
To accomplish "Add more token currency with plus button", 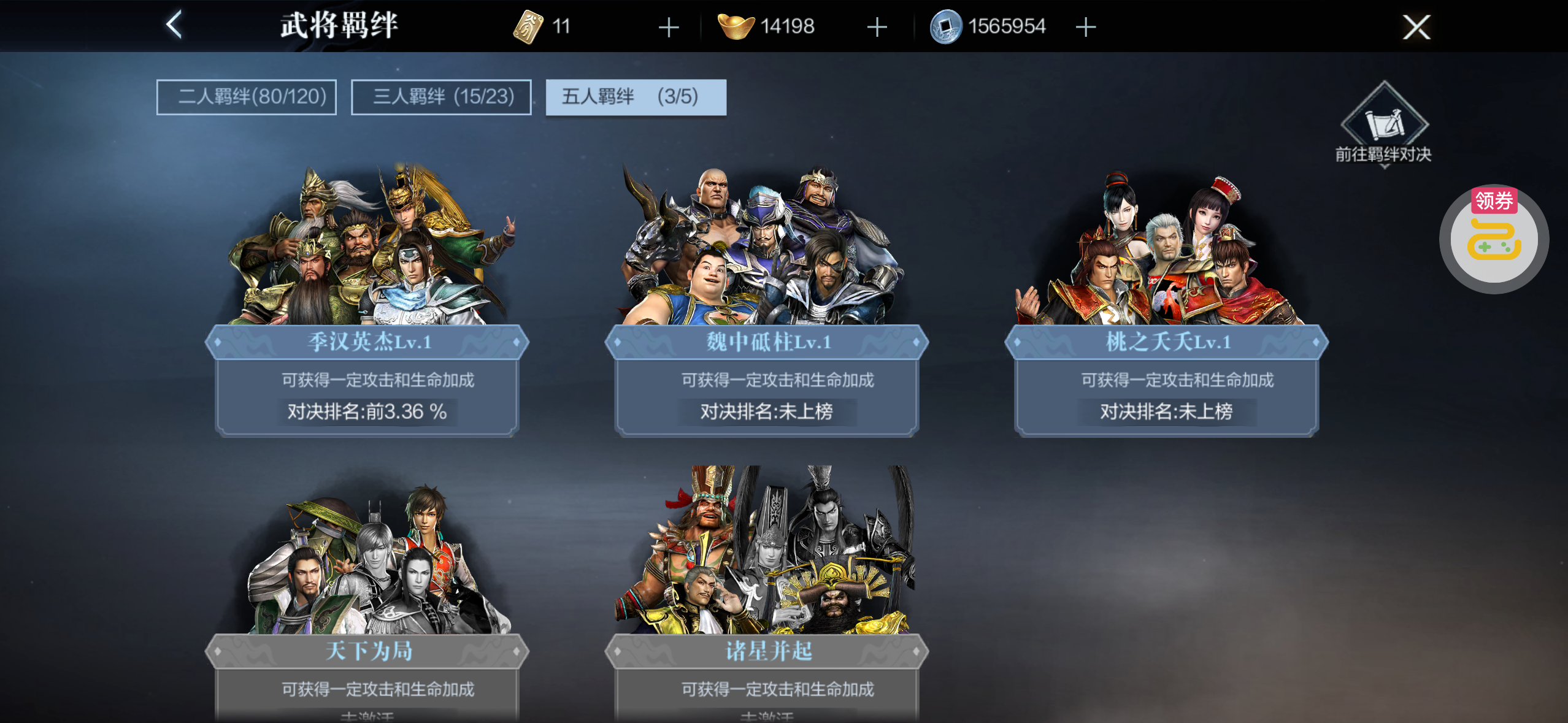I will pos(668,27).
